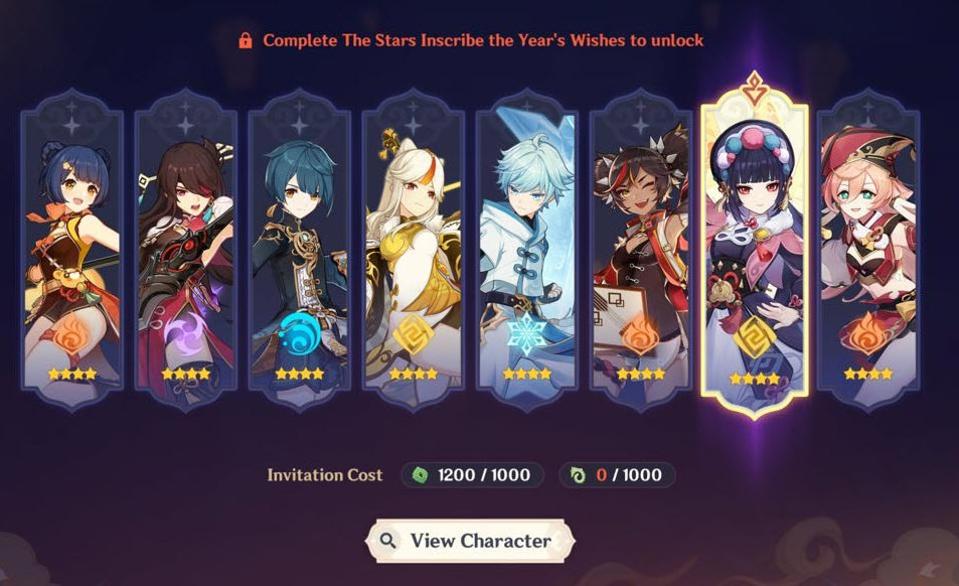The width and height of the screenshot is (959, 586).
Task: Choose Yanfei's Pyro character card
Action: [x=868, y=250]
